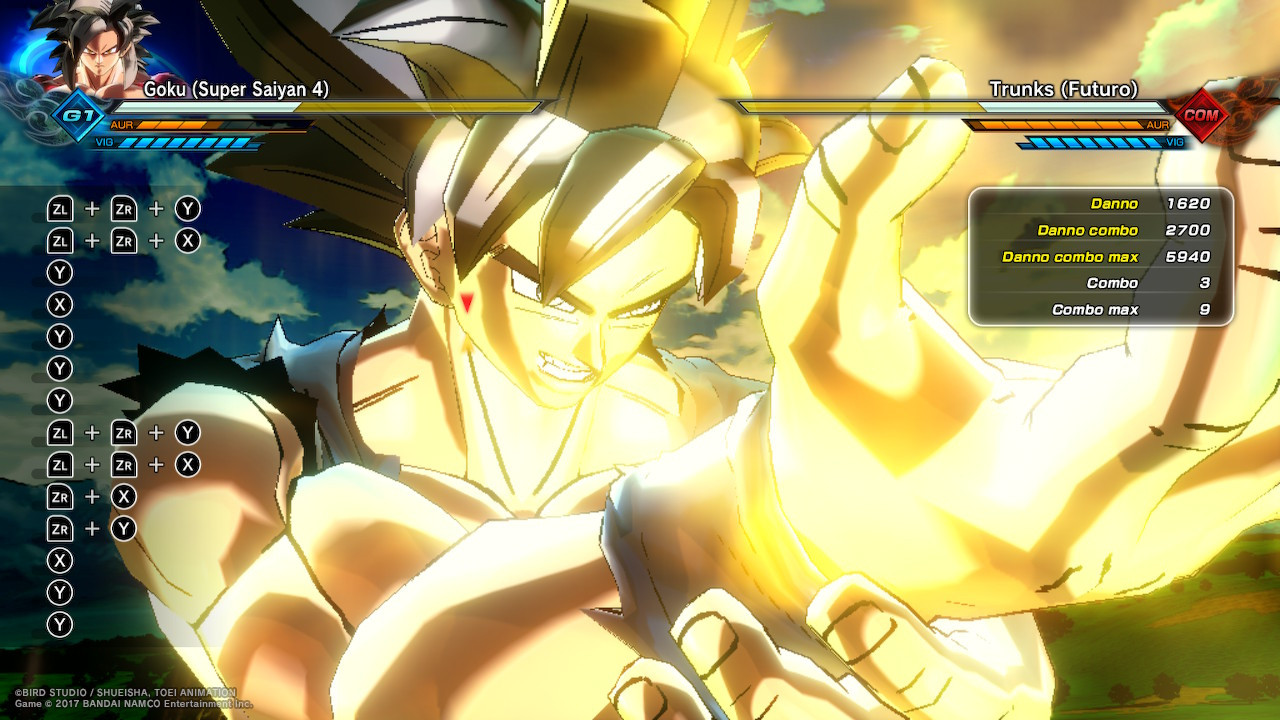This screenshot has width=1280, height=720.
Task: Click the ZL button icon in the first combo row
Action: tap(60, 208)
